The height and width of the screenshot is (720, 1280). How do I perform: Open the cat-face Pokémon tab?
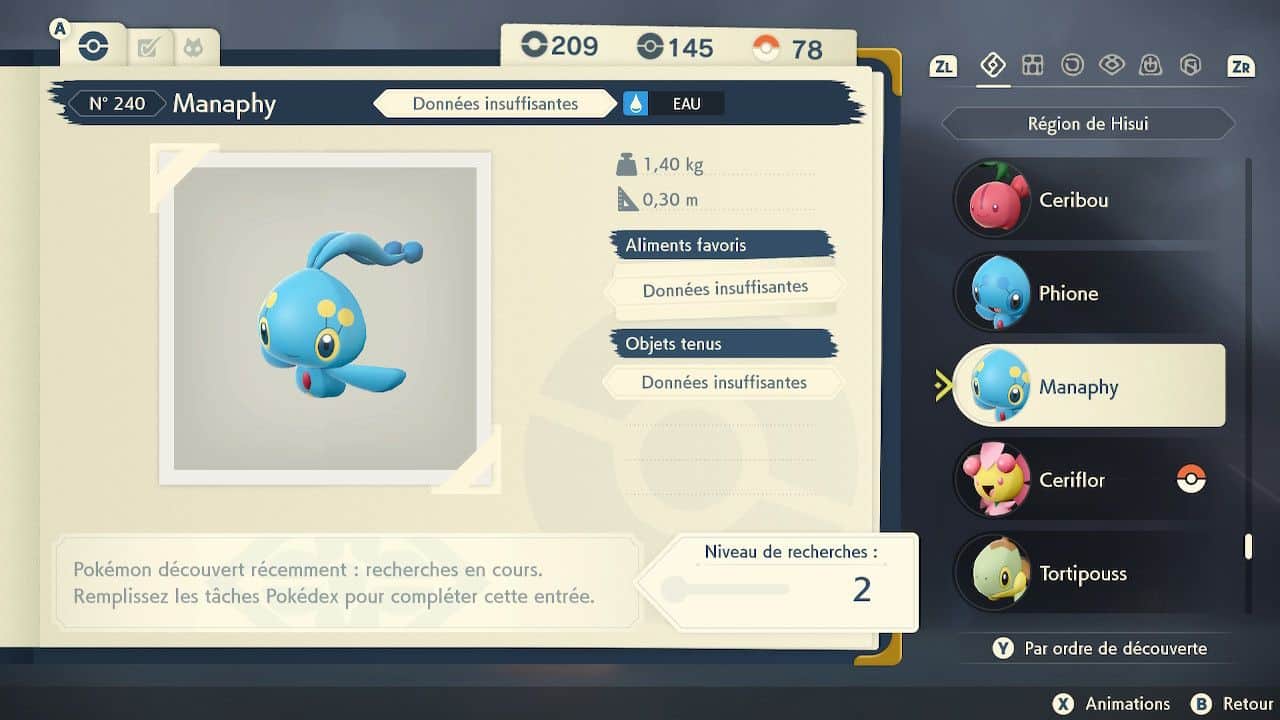(x=191, y=47)
